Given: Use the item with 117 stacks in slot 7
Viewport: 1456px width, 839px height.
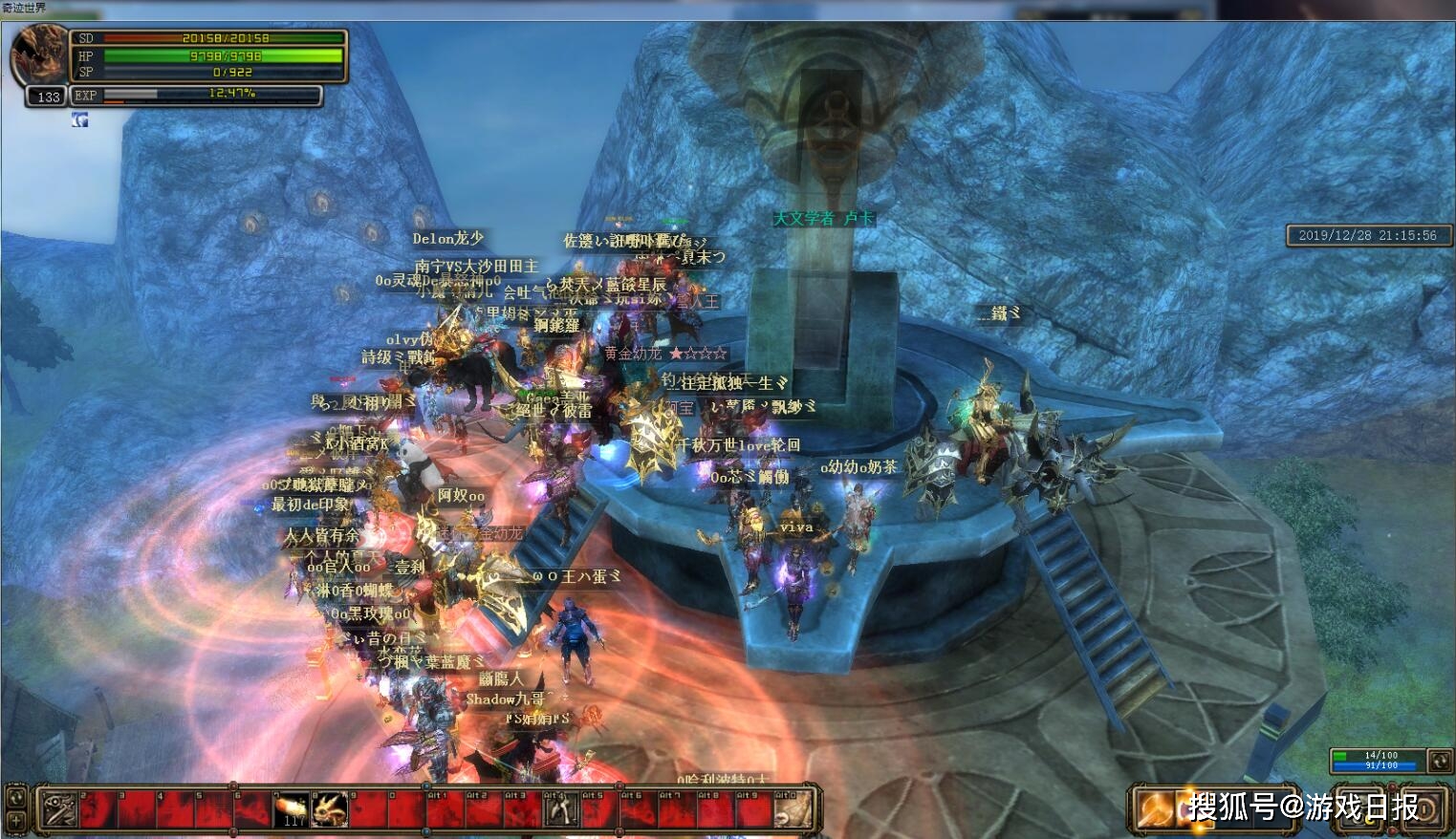Looking at the screenshot, I should pos(292,810).
